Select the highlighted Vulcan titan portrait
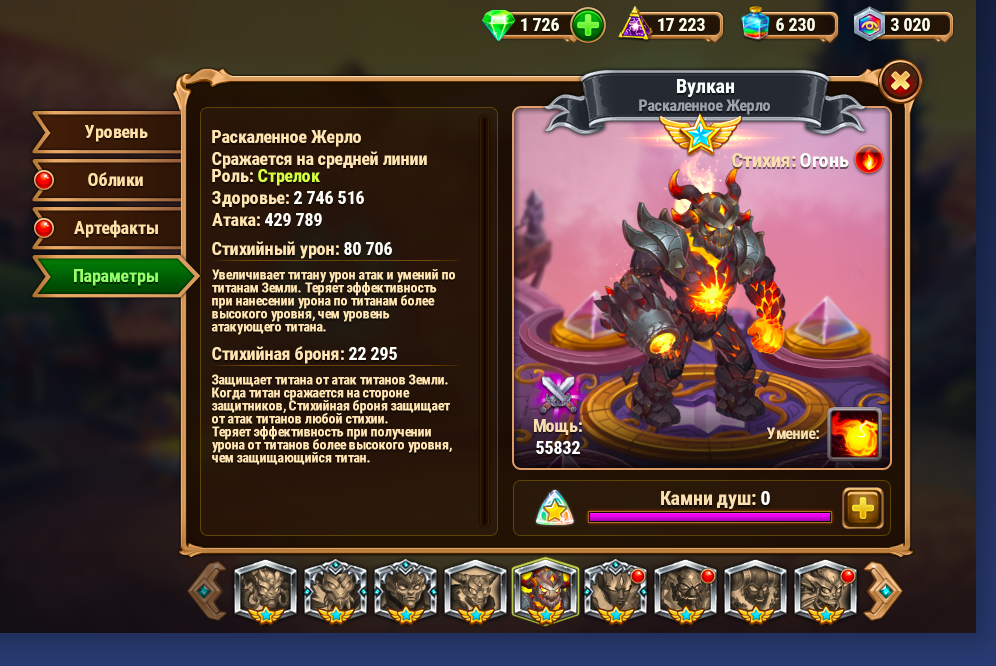Image resolution: width=996 pixels, height=666 pixels. pos(545,591)
